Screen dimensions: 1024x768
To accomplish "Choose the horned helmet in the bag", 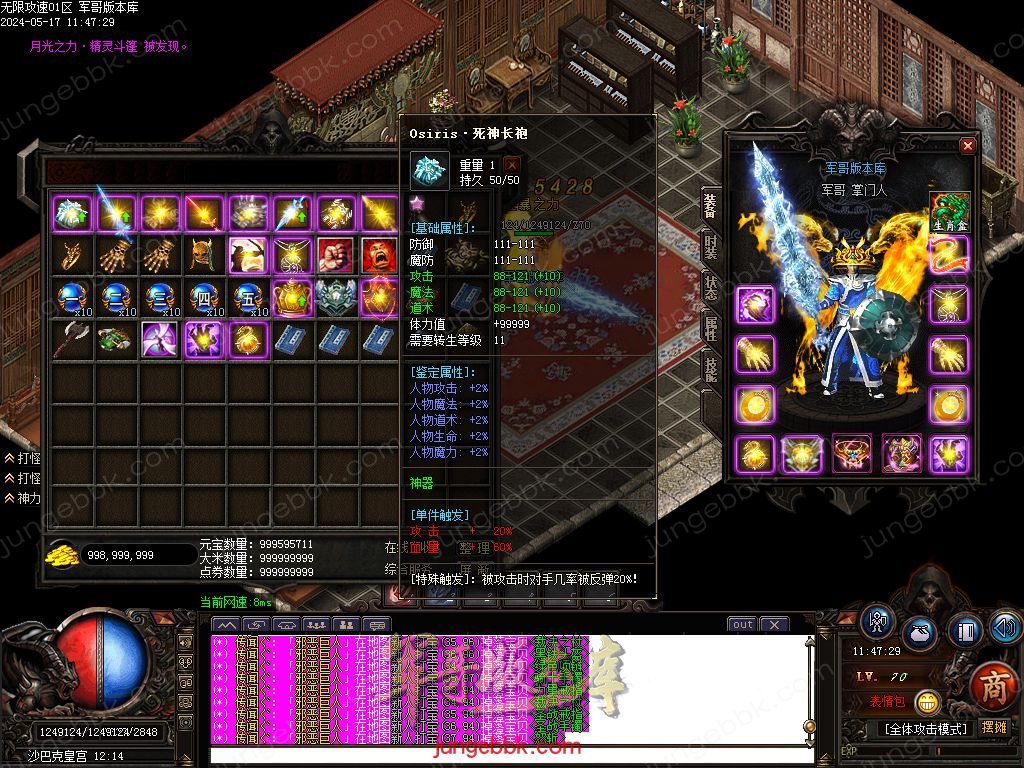I will point(204,255).
